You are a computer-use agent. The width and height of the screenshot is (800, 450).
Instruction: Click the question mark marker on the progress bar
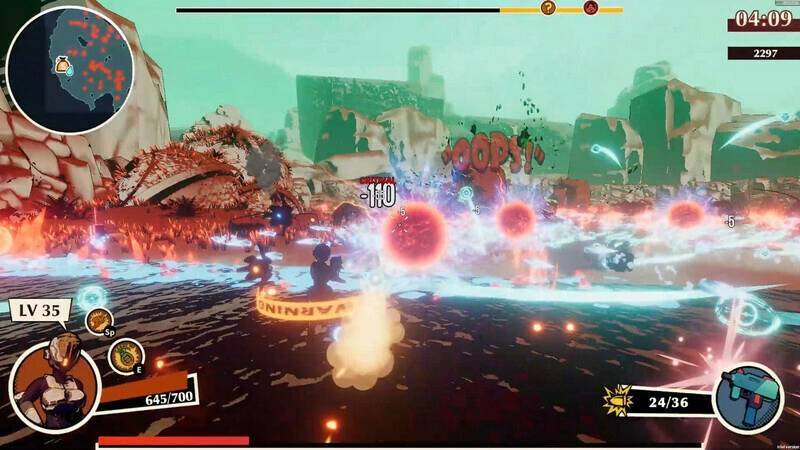click(x=548, y=8)
